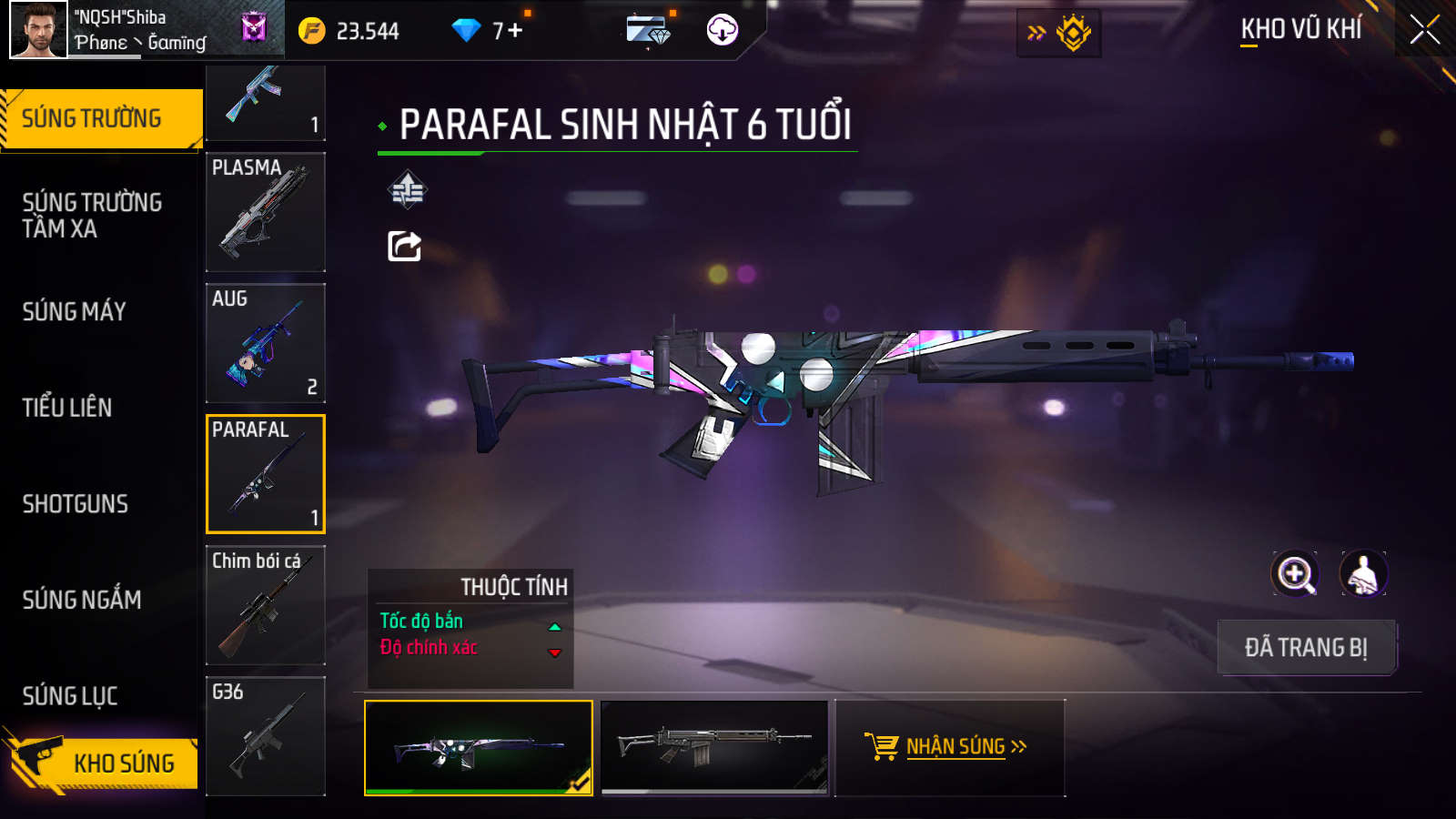Viewport: 1456px width, 819px height.
Task: Close the weapon vault screen
Action: (x=1424, y=30)
